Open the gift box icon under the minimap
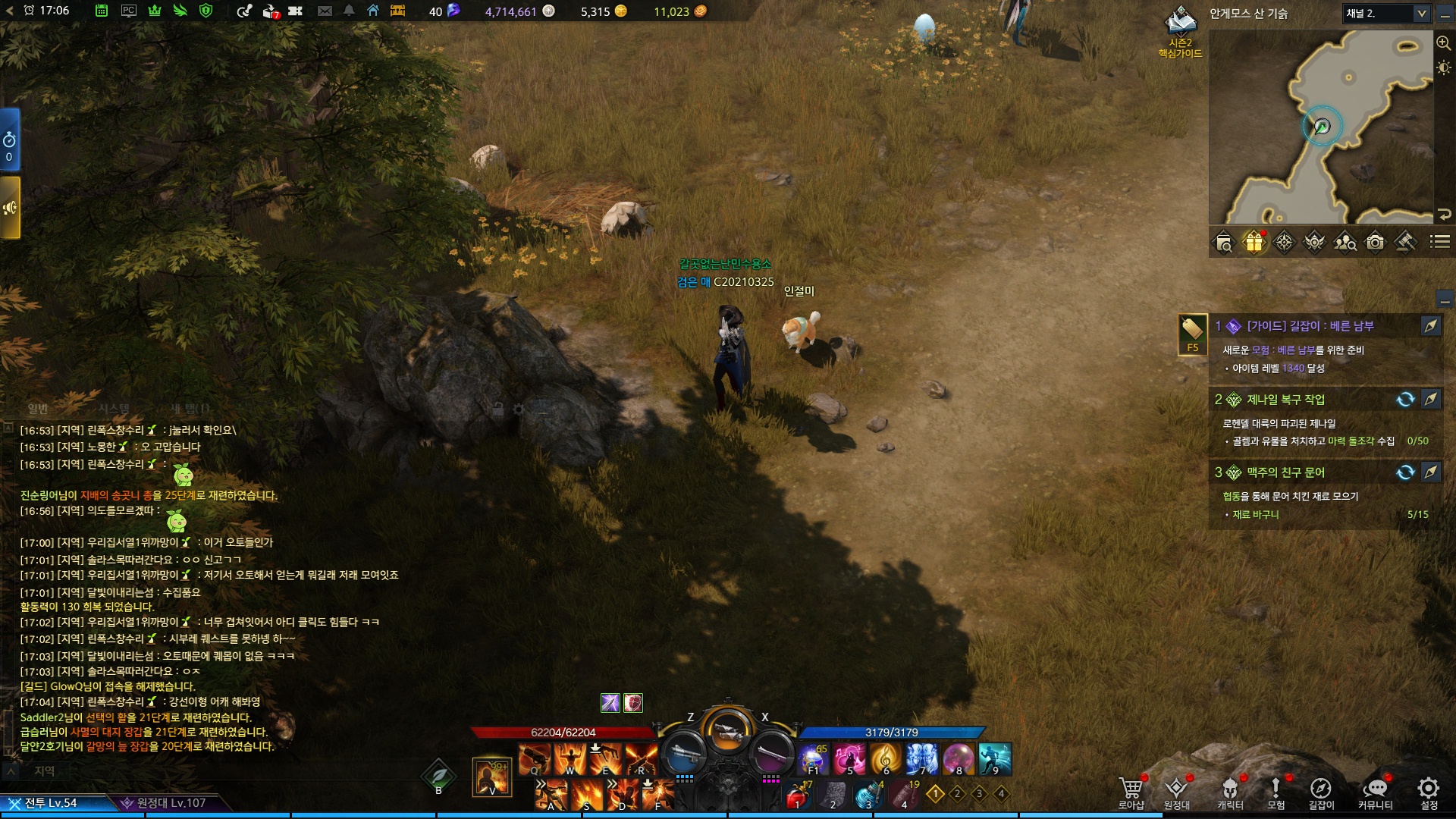The image size is (1456, 819). point(1254,242)
